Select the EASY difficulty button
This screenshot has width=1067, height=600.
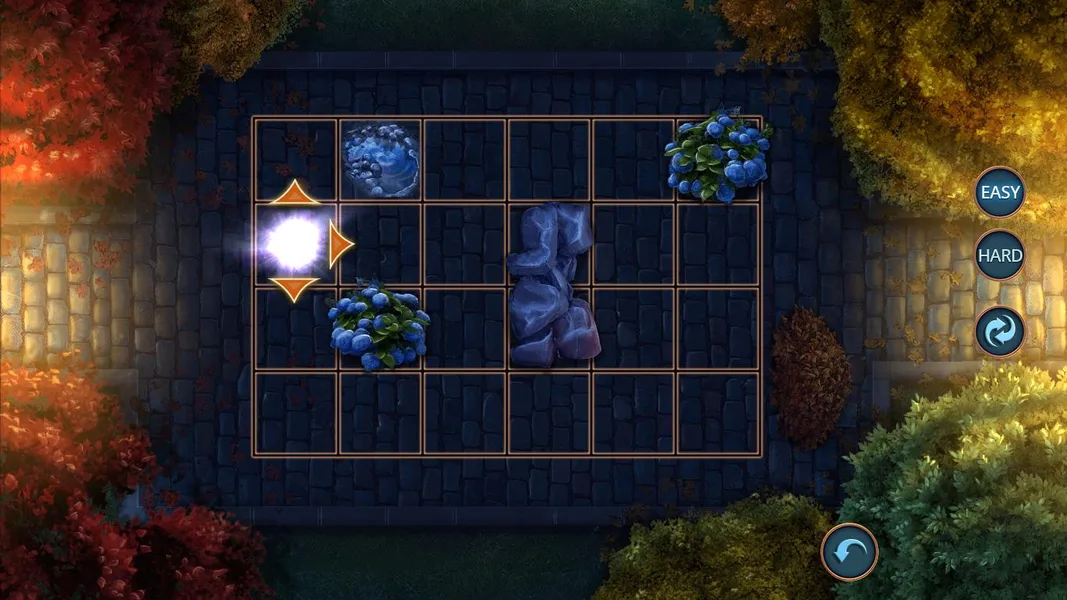tap(1000, 193)
